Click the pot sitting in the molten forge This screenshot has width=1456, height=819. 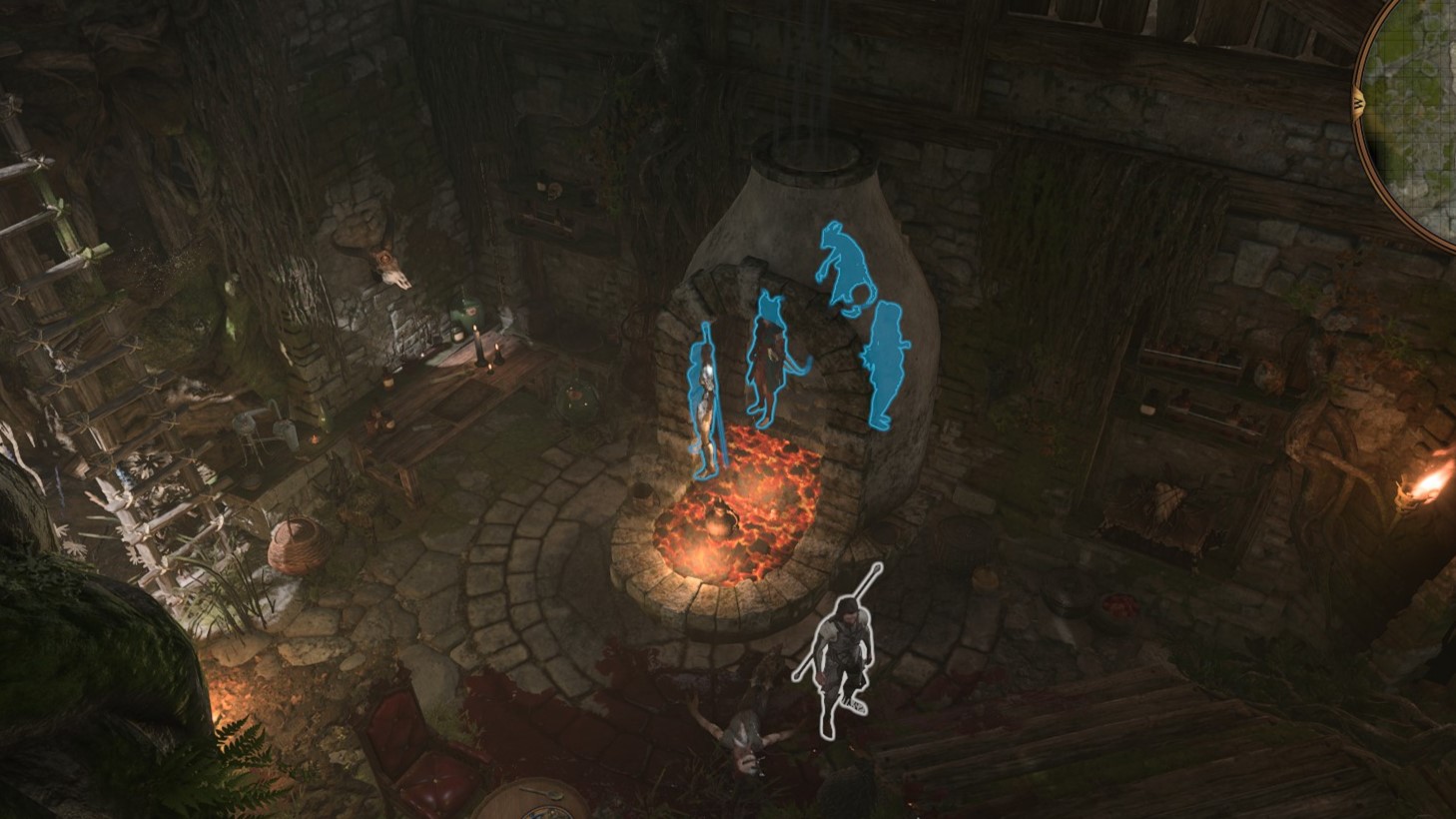point(721,519)
